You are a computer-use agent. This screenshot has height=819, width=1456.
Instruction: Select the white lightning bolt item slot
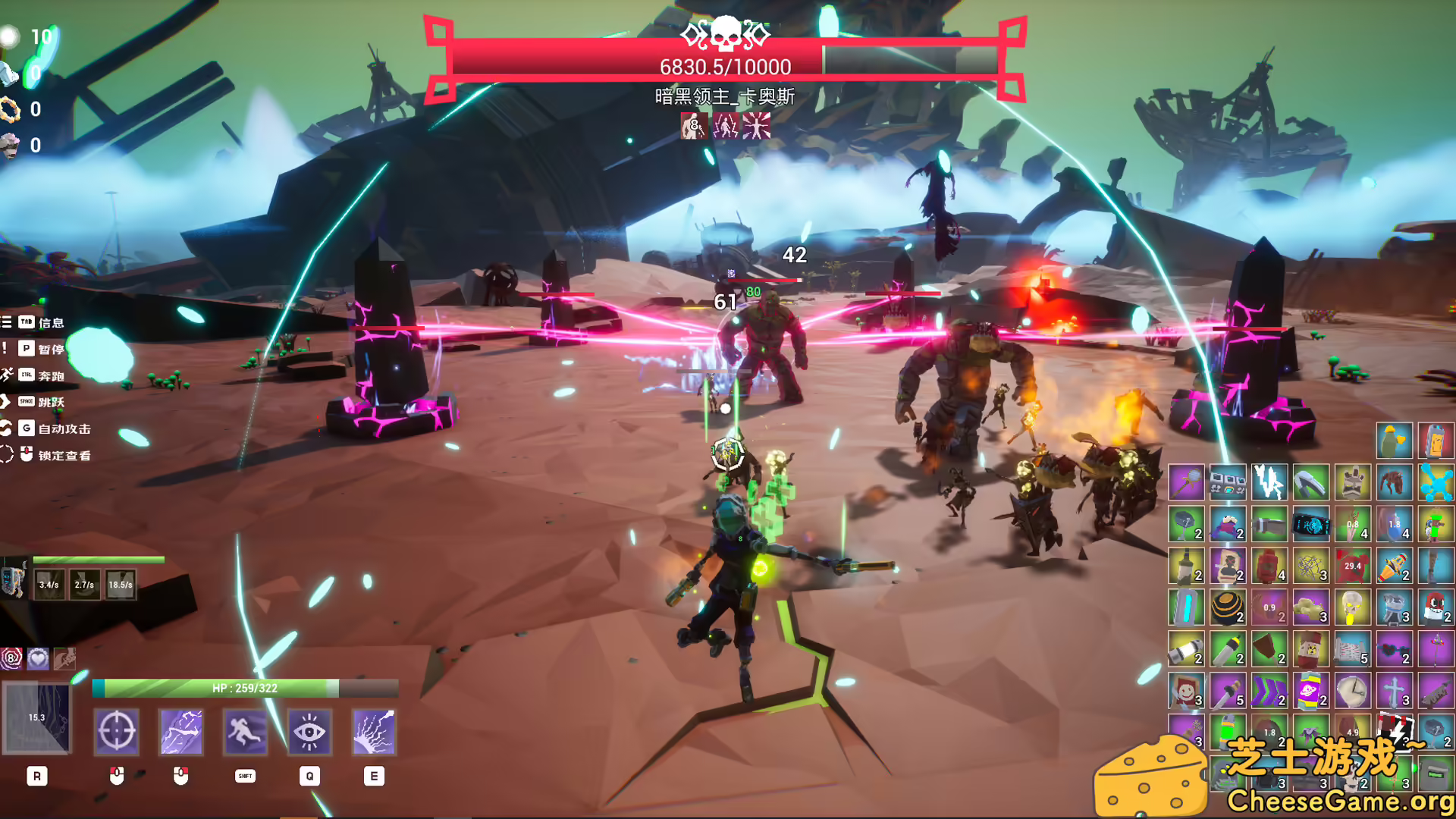1268,482
